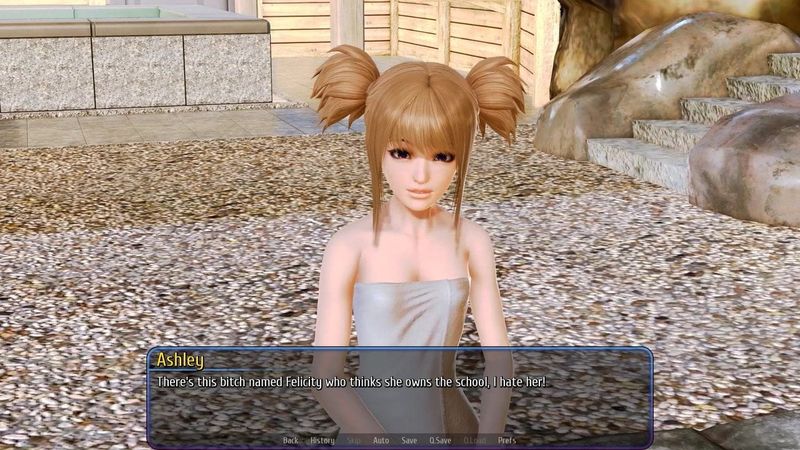Open the dialogue History log
The image size is (800, 450).
[x=322, y=440]
